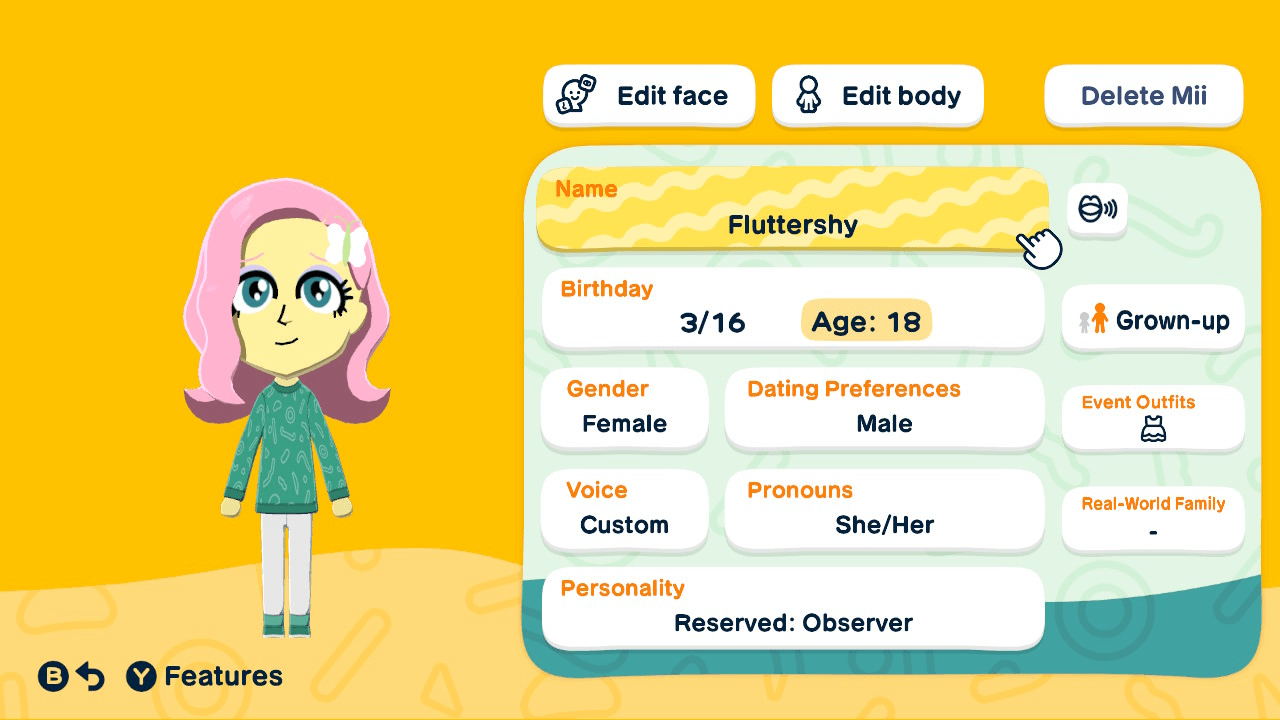Switch Gender from Female

(x=624, y=408)
